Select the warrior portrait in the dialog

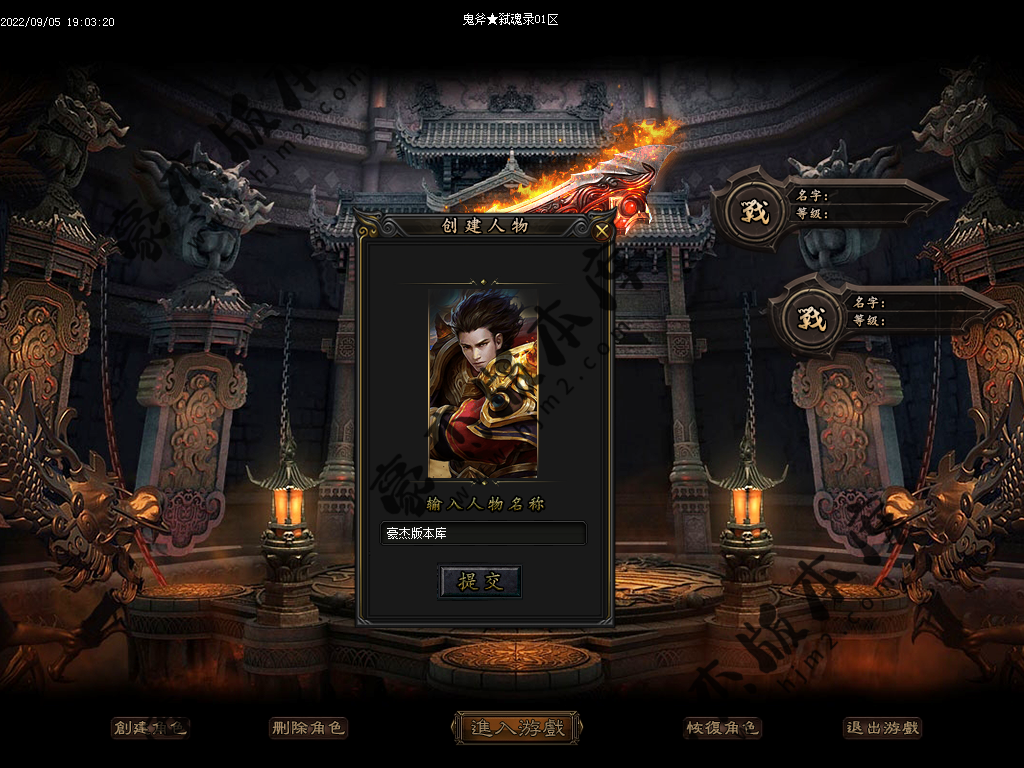pos(483,385)
